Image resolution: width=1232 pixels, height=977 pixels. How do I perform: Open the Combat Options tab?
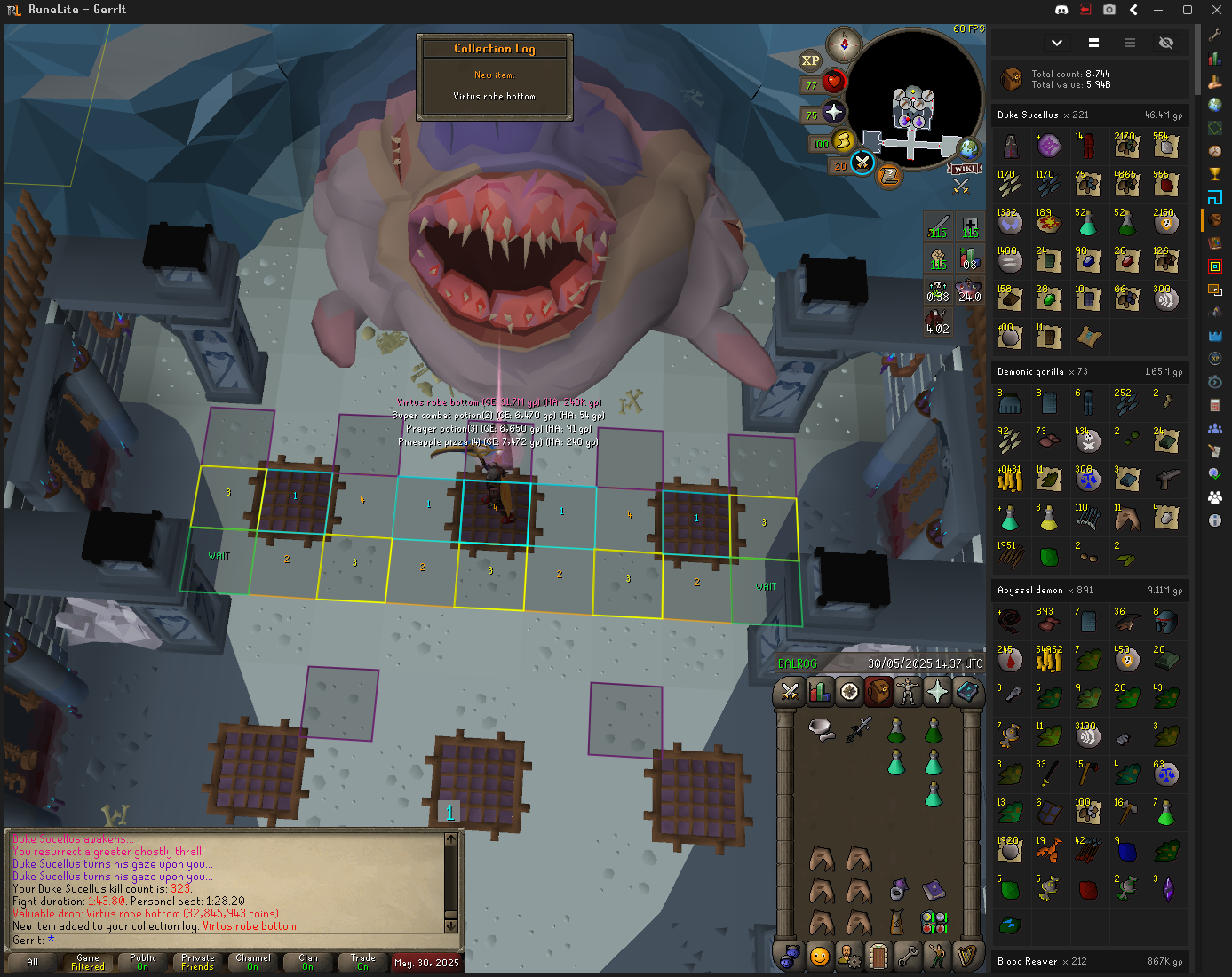tap(790, 691)
